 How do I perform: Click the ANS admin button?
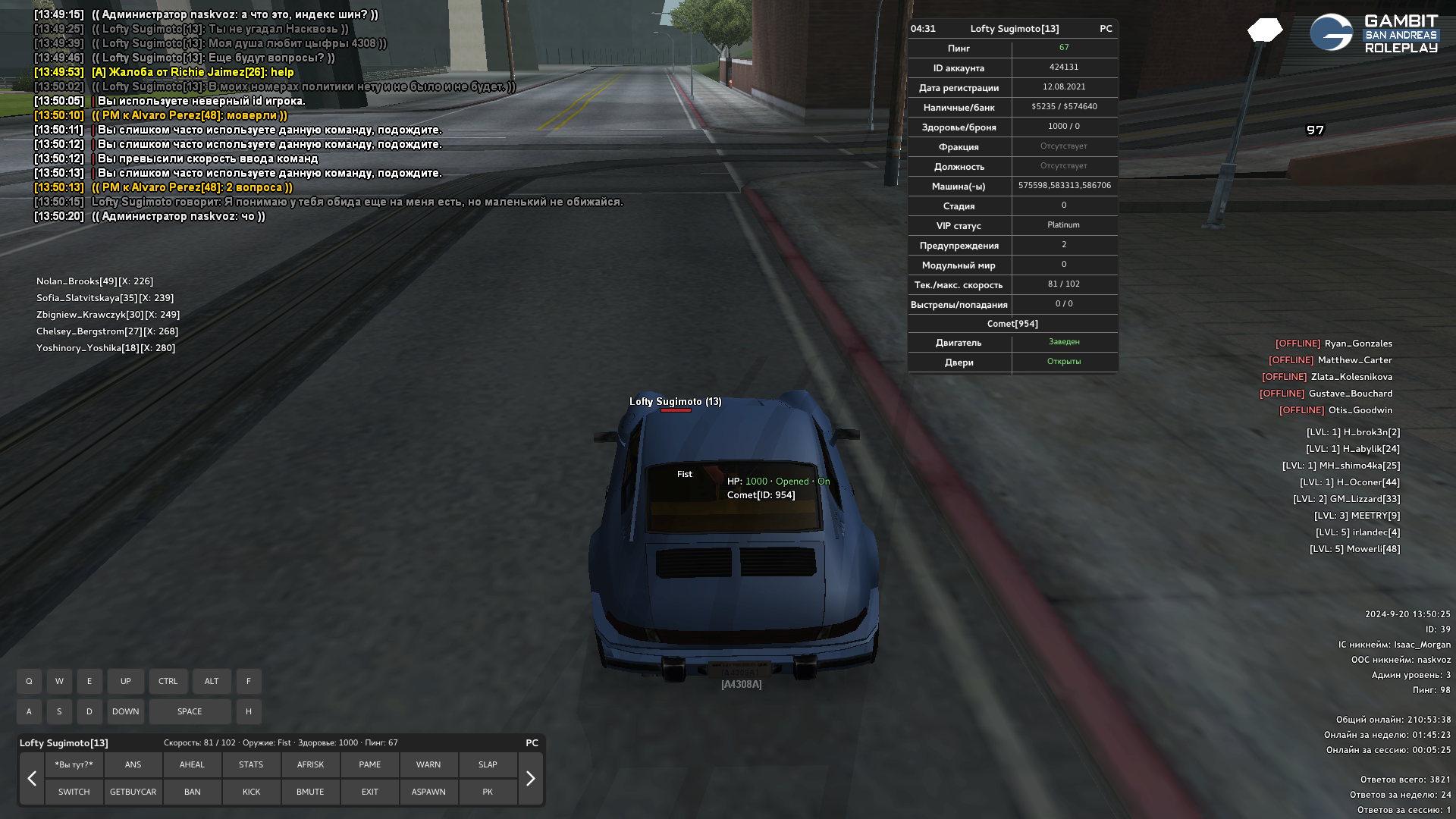tap(133, 764)
